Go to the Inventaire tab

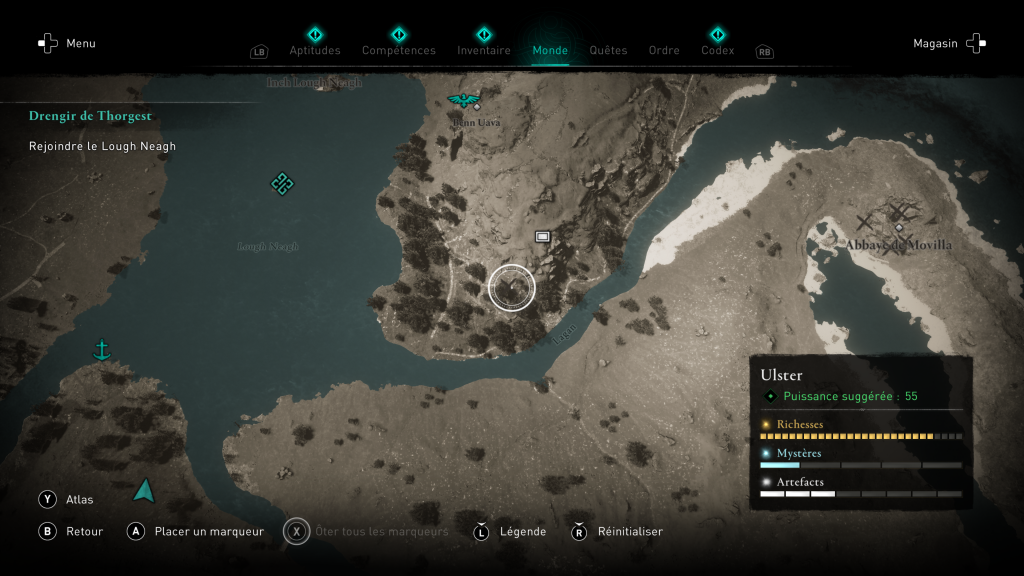(484, 50)
